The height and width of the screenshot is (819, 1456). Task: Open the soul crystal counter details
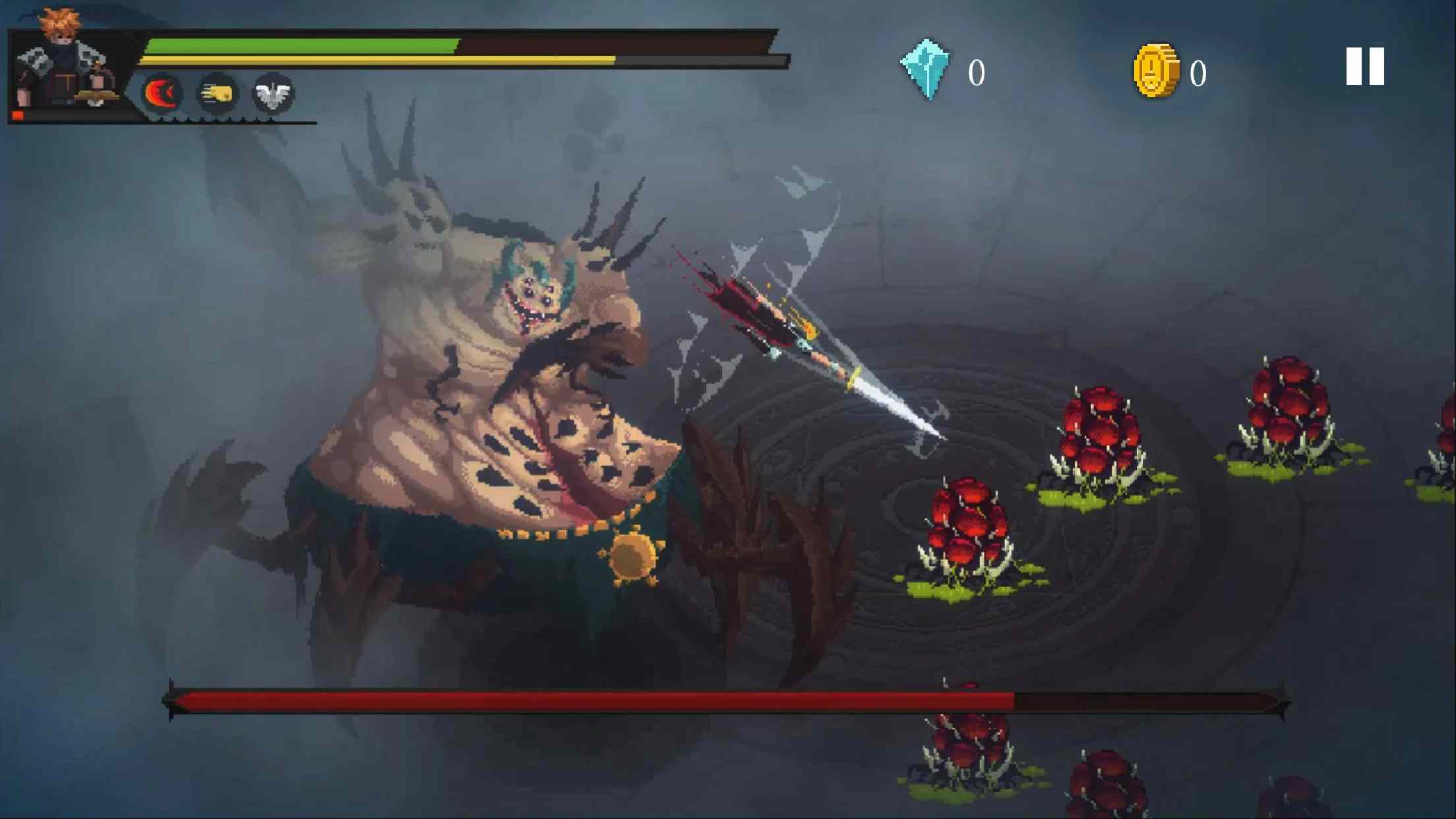976,73
